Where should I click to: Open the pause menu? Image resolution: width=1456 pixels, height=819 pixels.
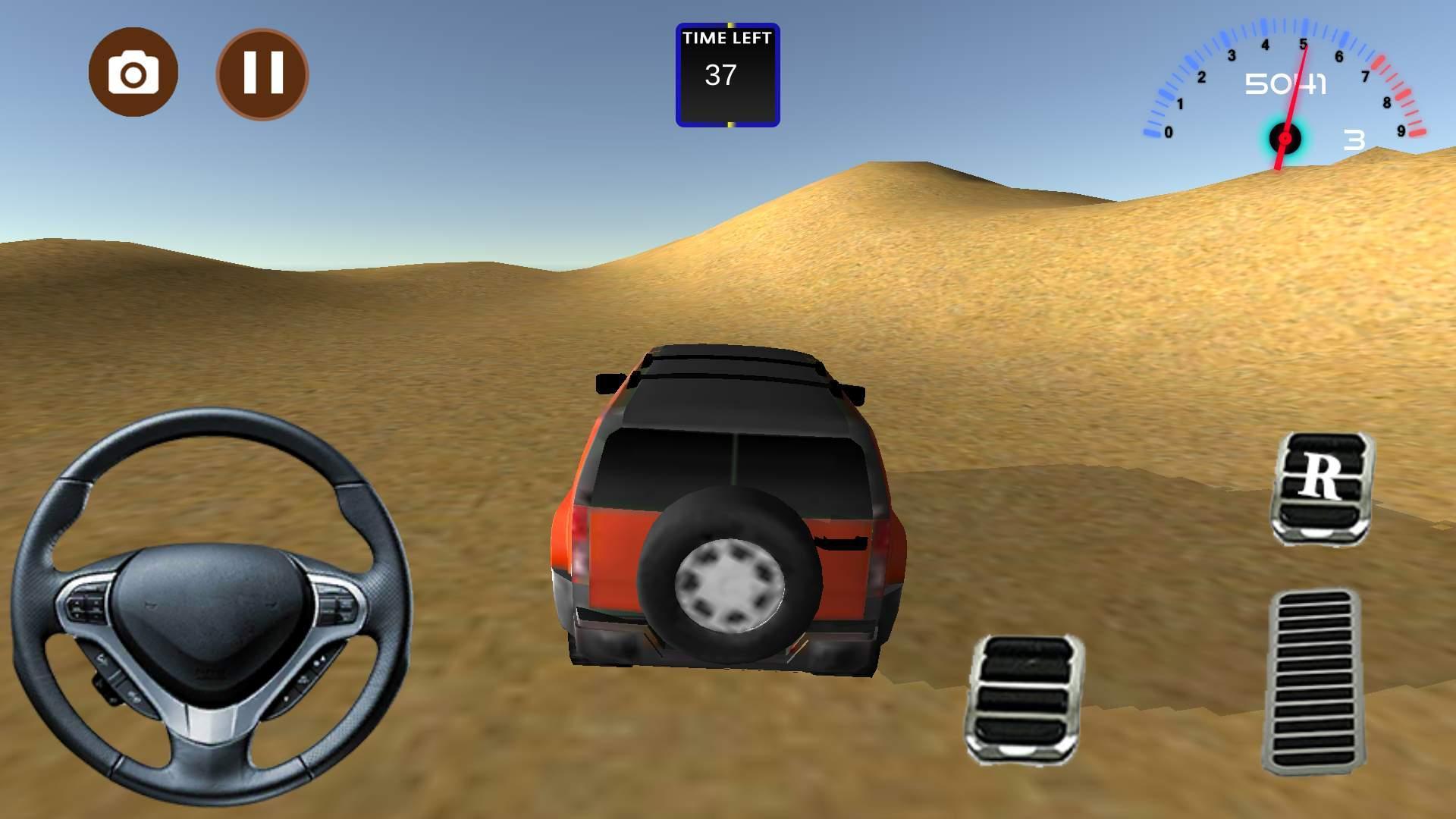[262, 72]
